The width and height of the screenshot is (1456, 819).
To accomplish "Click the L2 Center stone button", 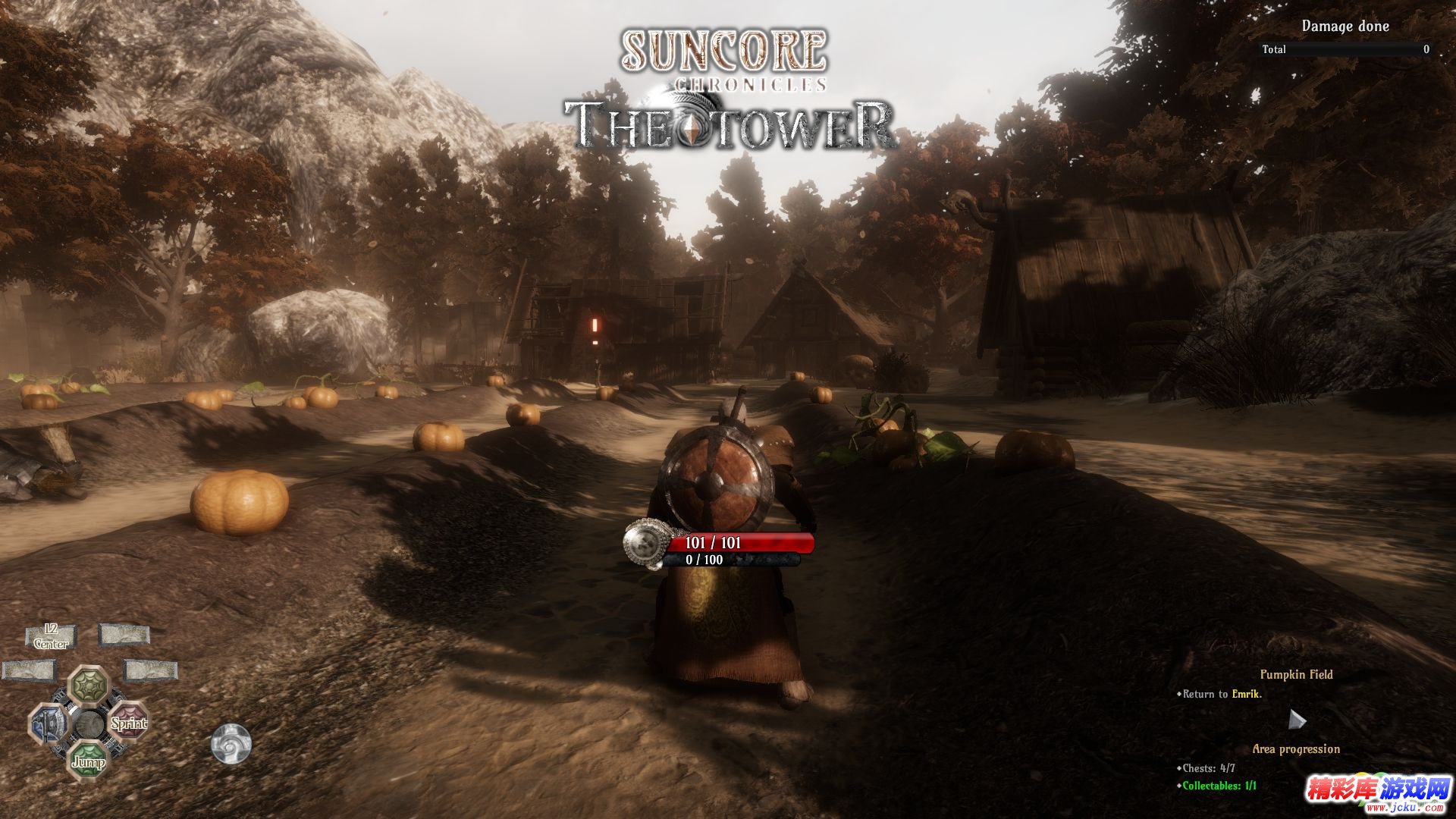I will click(51, 637).
